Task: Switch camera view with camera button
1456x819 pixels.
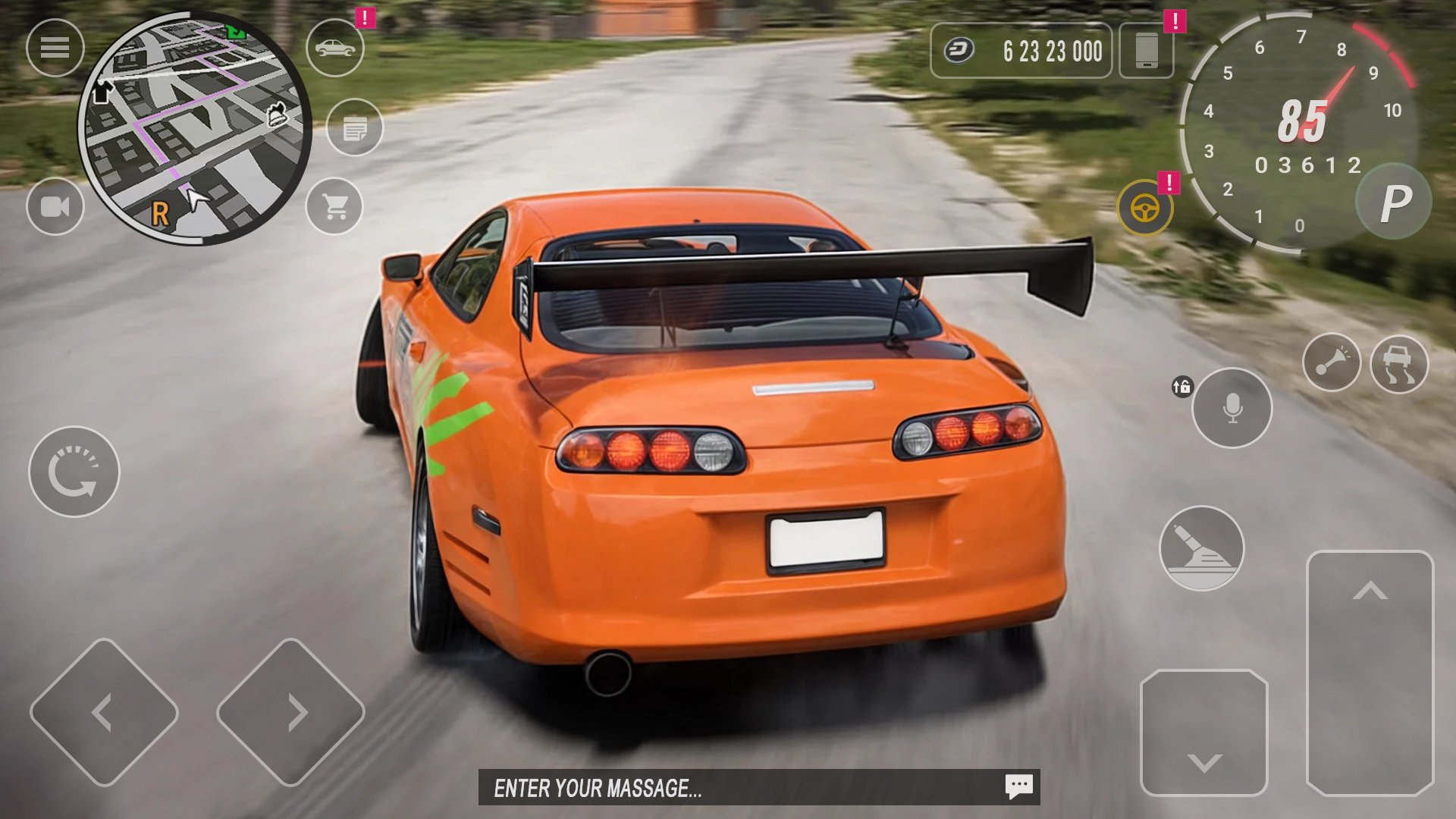Action: coord(55,206)
